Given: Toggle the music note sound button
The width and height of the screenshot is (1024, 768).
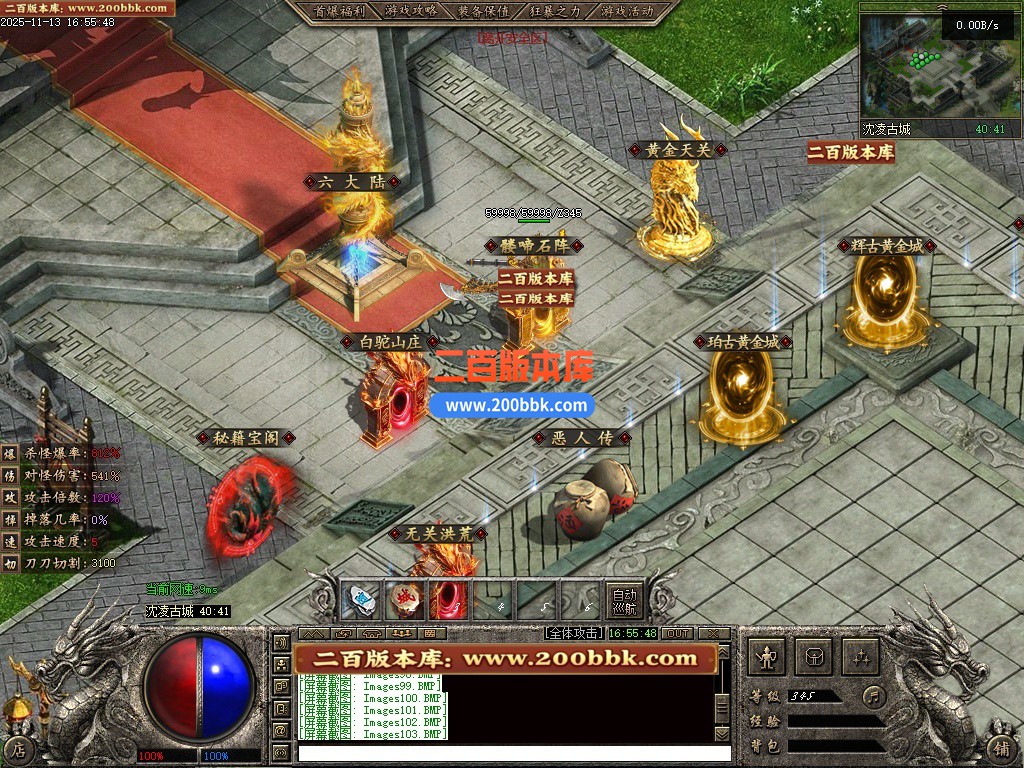Looking at the screenshot, I should [x=875, y=695].
